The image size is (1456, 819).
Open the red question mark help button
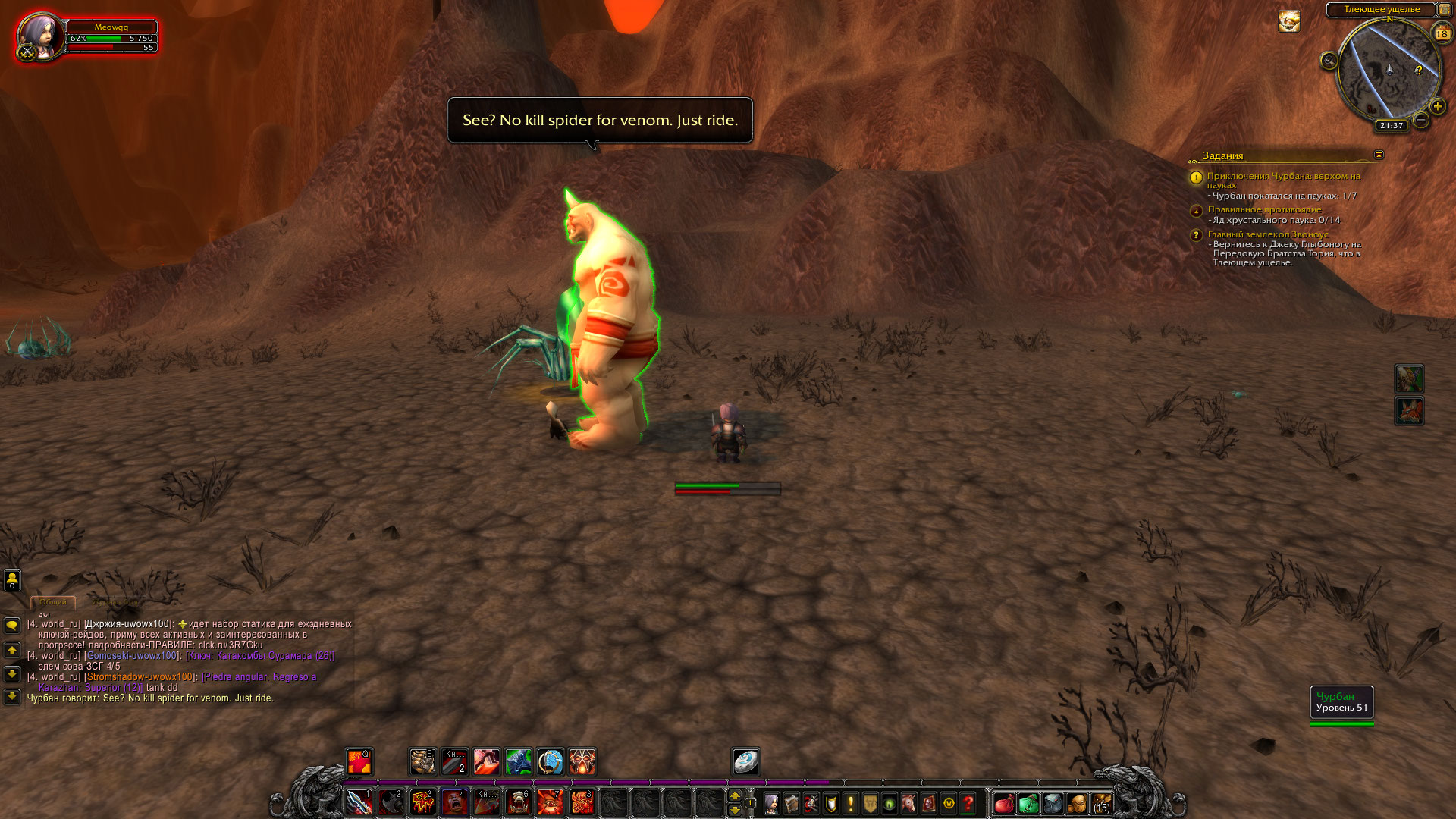tap(968, 803)
